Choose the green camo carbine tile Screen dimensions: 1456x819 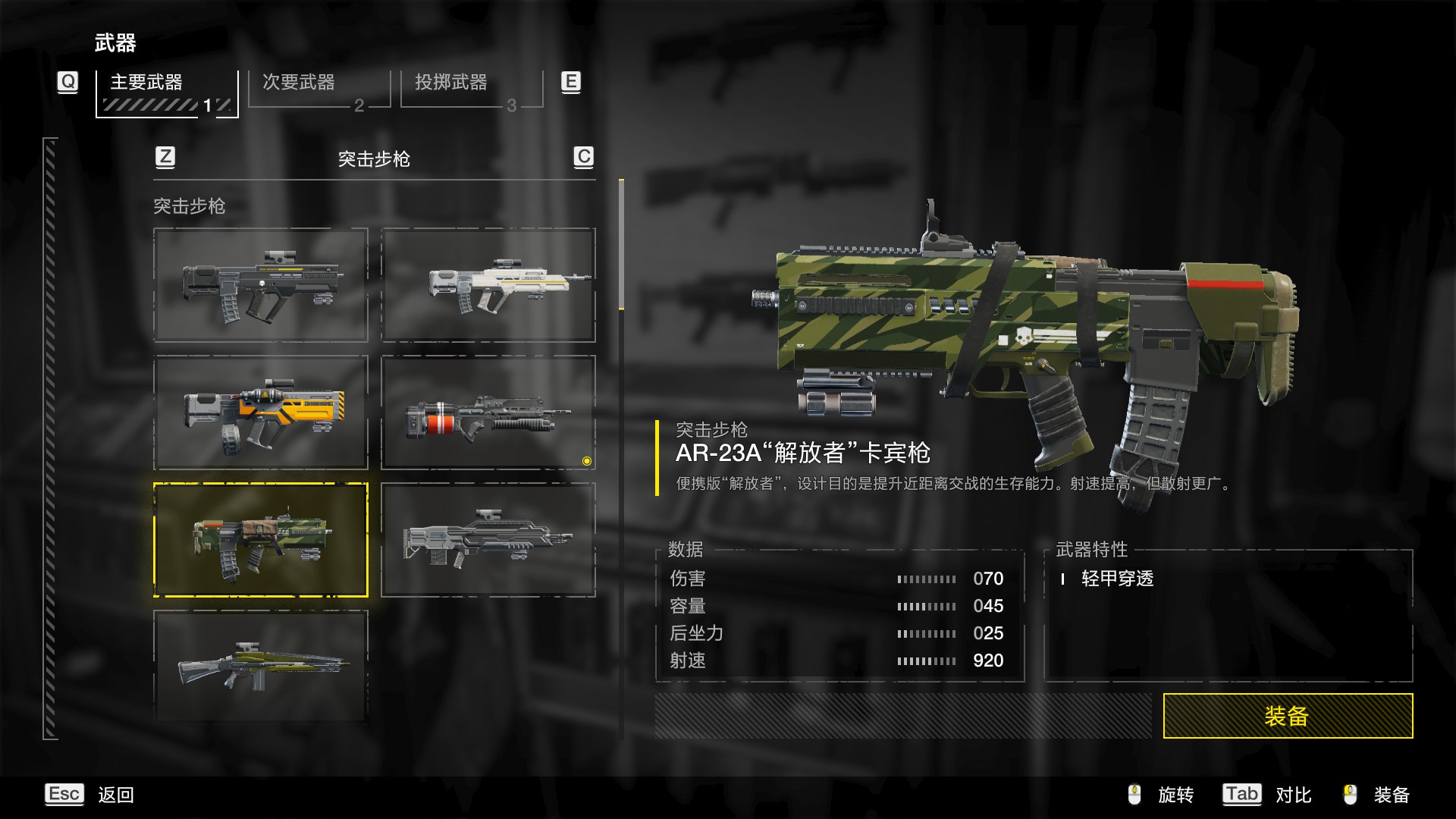click(x=261, y=540)
